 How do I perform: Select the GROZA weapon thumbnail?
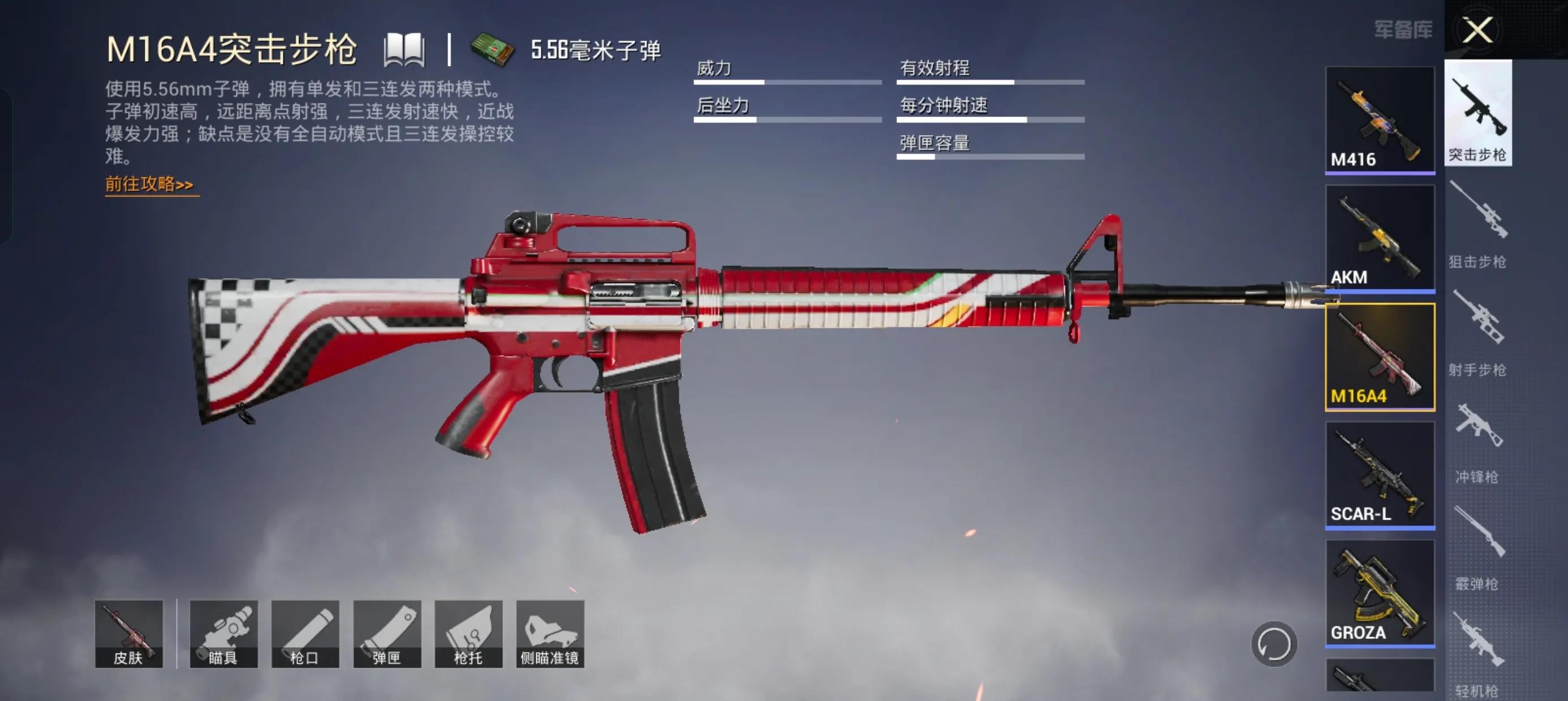coord(1379,592)
